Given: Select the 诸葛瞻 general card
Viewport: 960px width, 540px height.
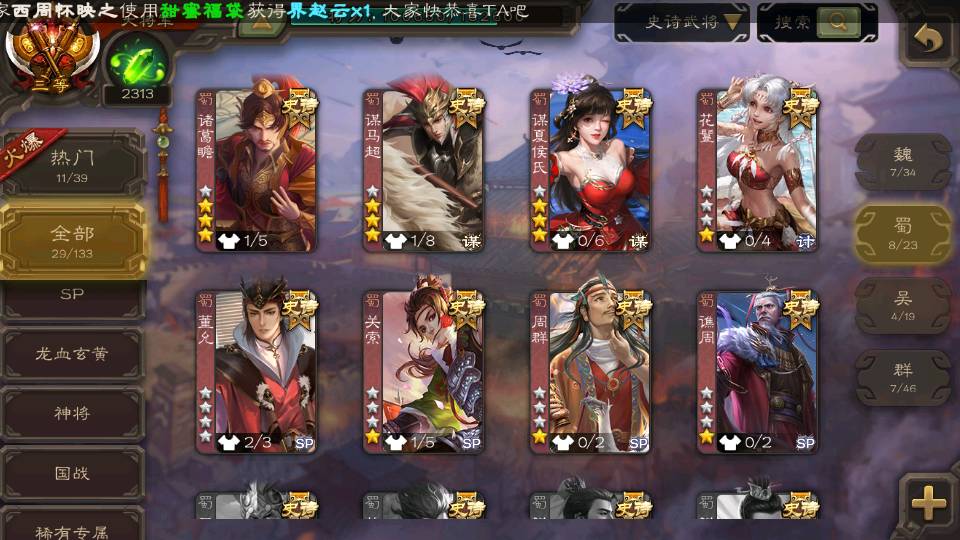Looking at the screenshot, I should 256,170.
